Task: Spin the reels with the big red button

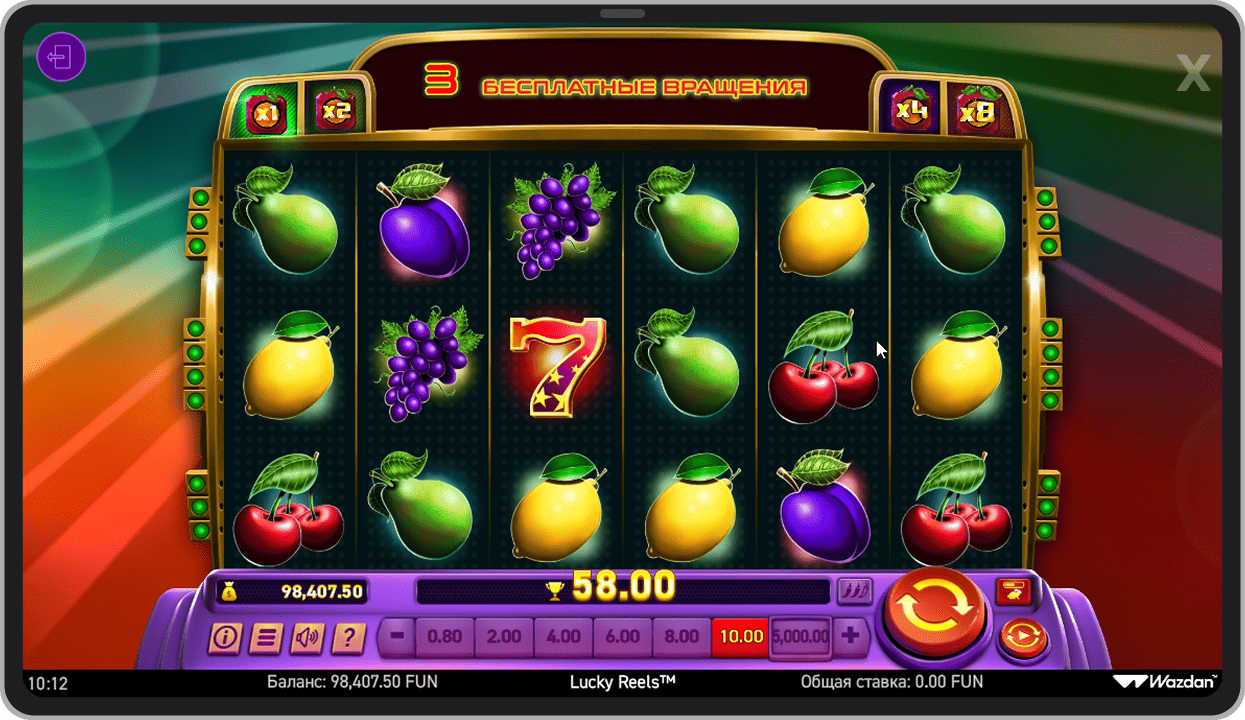Action: (x=934, y=608)
